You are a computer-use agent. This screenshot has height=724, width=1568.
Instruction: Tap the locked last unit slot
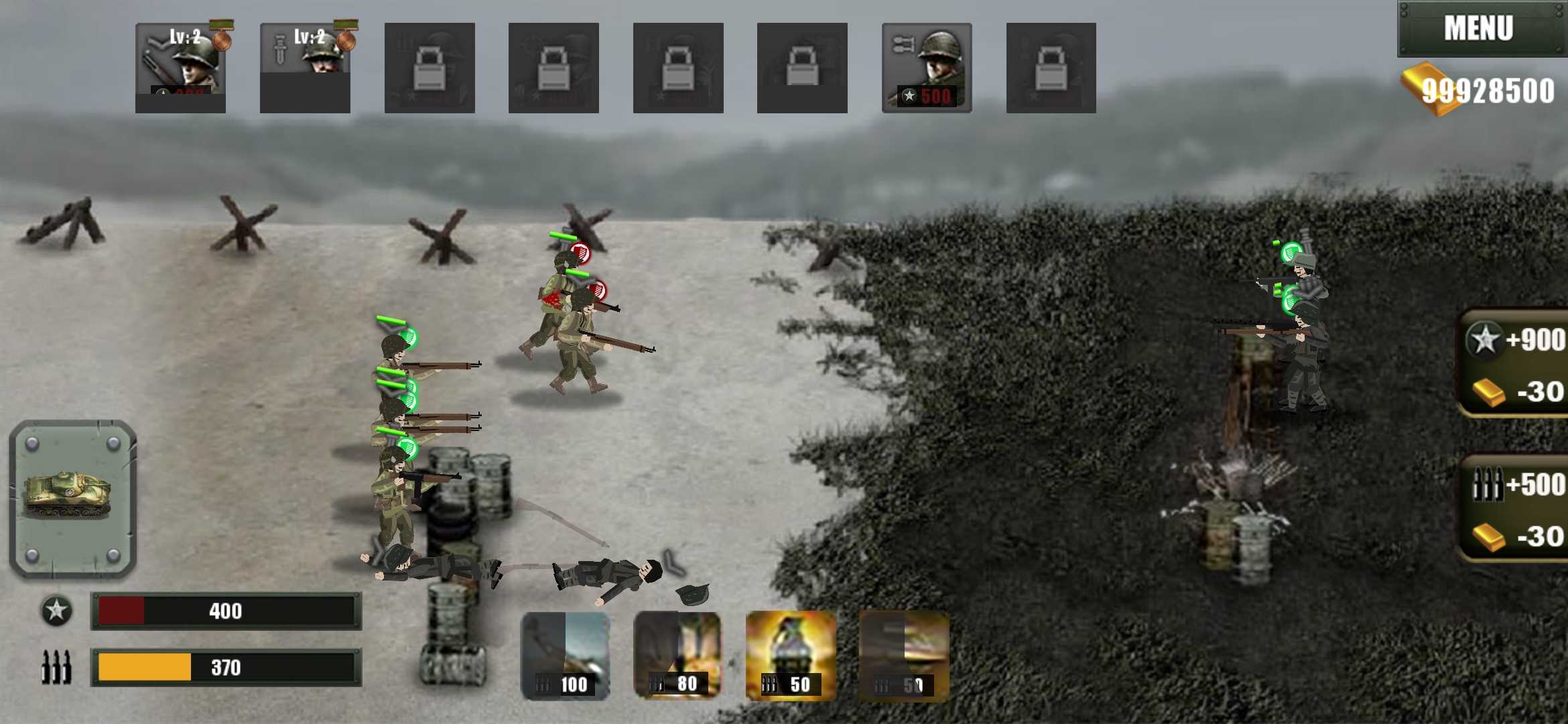point(1050,67)
